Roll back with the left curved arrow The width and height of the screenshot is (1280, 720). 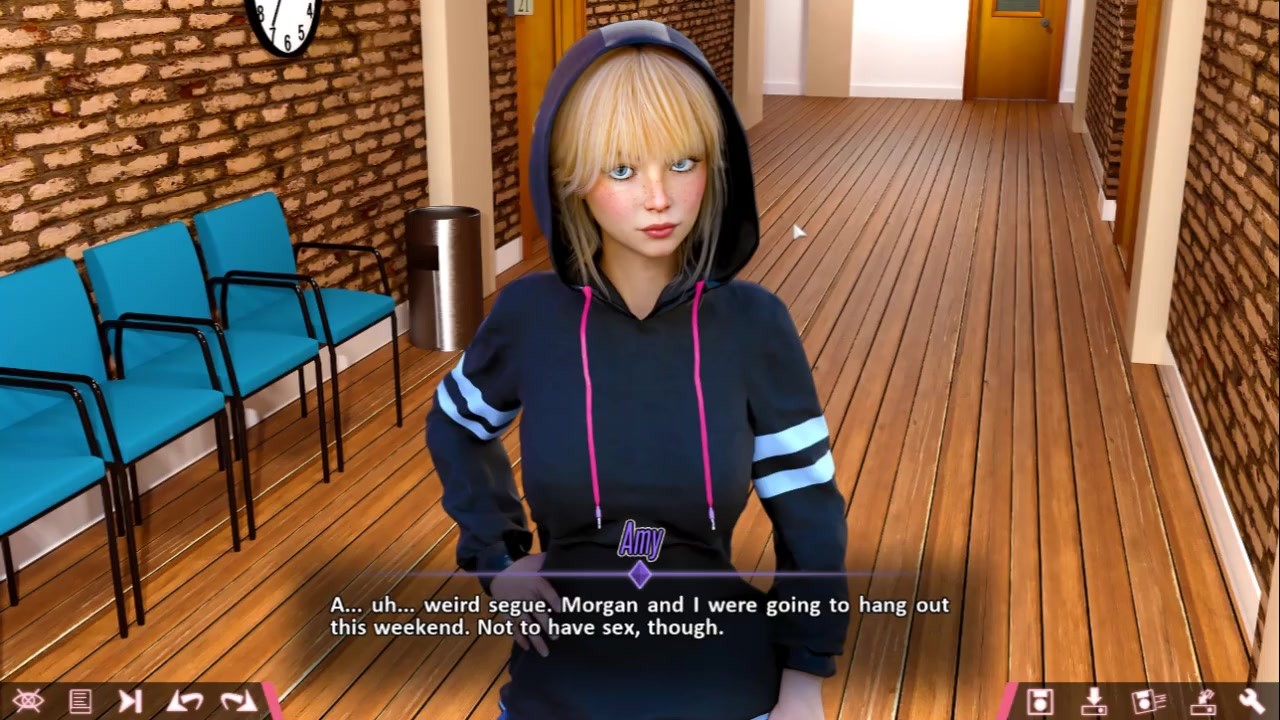coord(184,701)
